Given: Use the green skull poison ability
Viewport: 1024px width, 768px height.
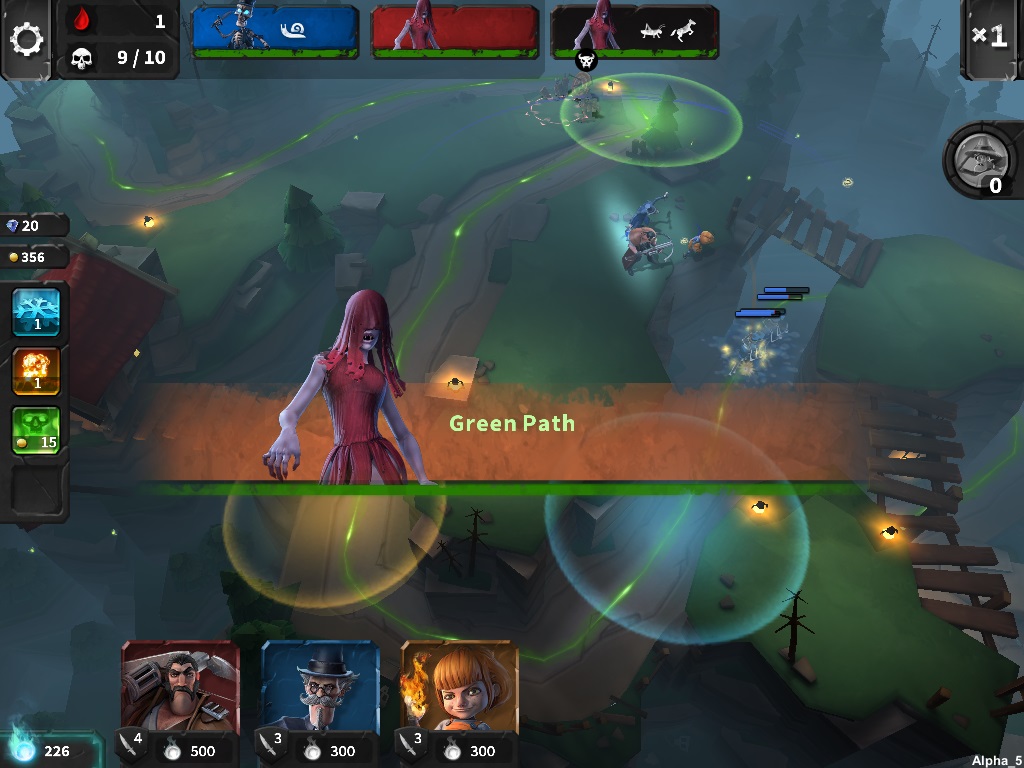Looking at the screenshot, I should (36, 430).
